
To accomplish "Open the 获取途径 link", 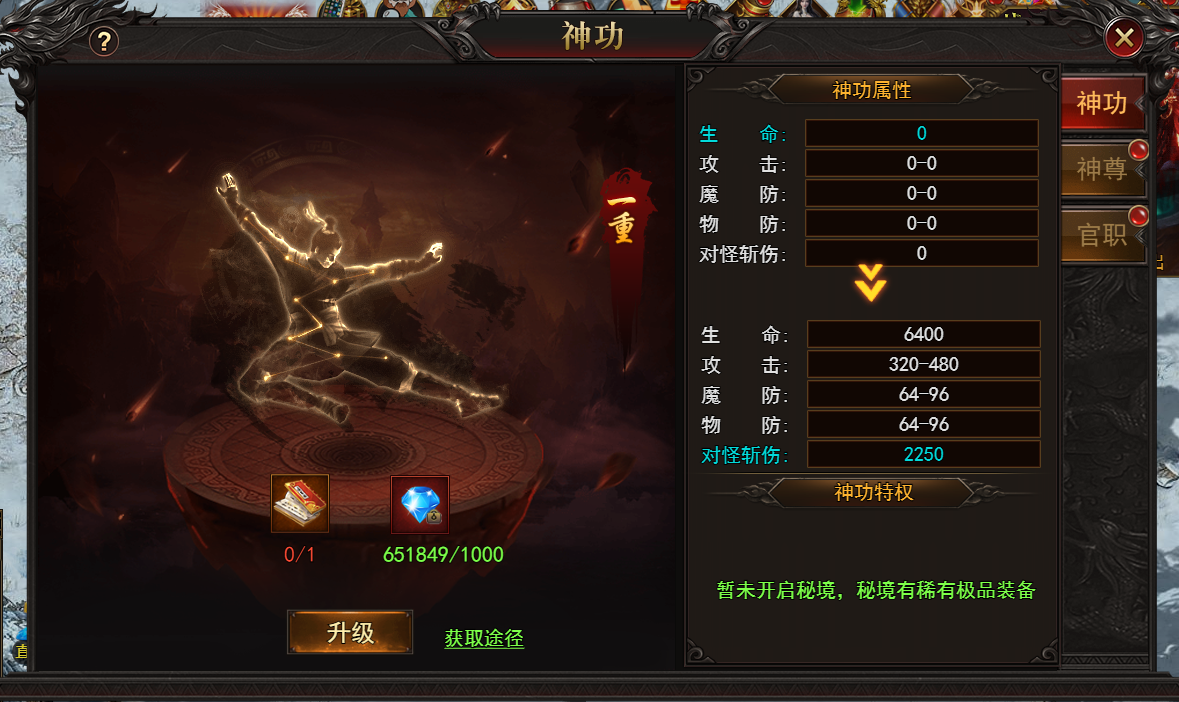I will (484, 638).
